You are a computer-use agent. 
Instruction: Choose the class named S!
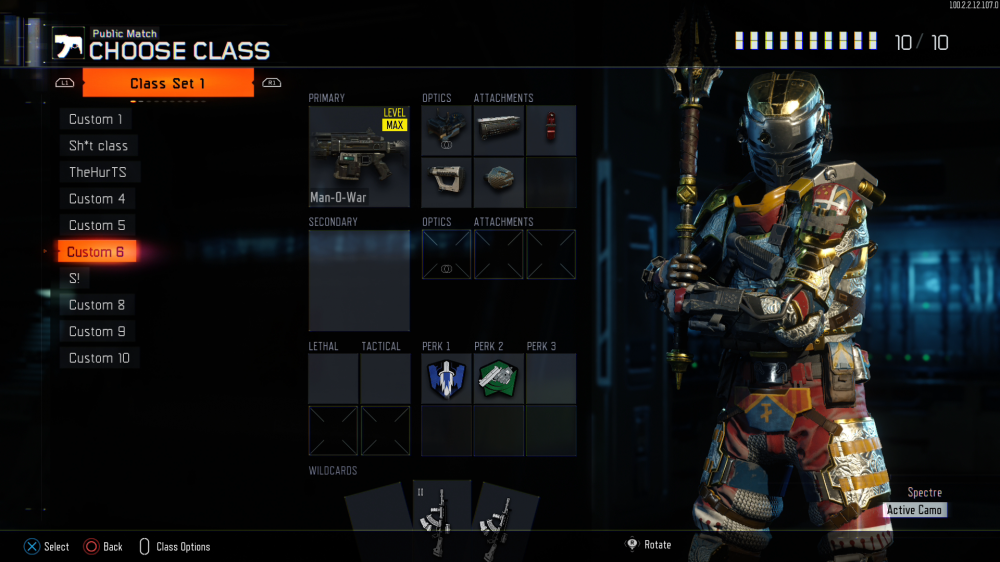(75, 278)
